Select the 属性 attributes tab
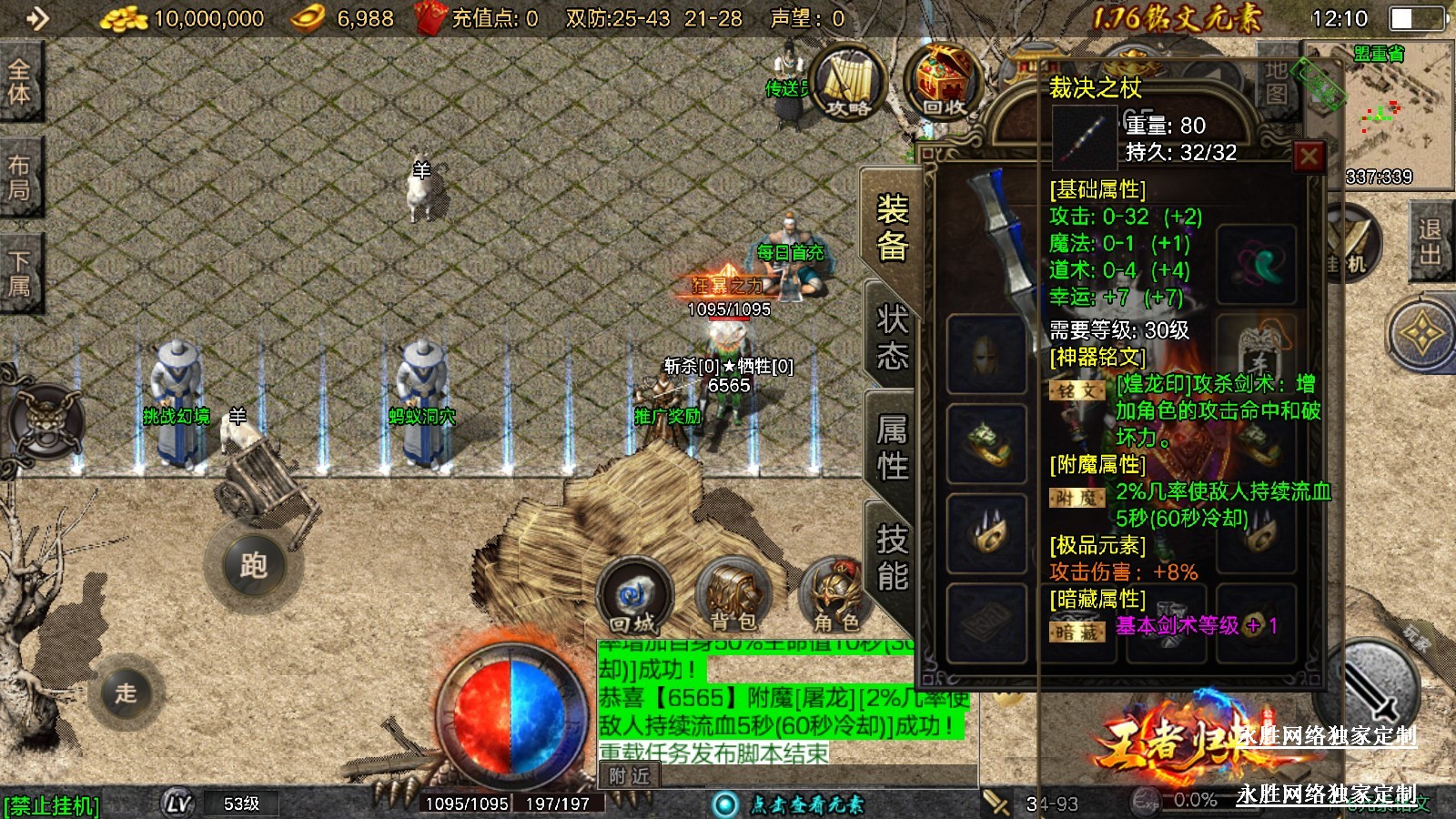The image size is (1456, 819). 892,447
